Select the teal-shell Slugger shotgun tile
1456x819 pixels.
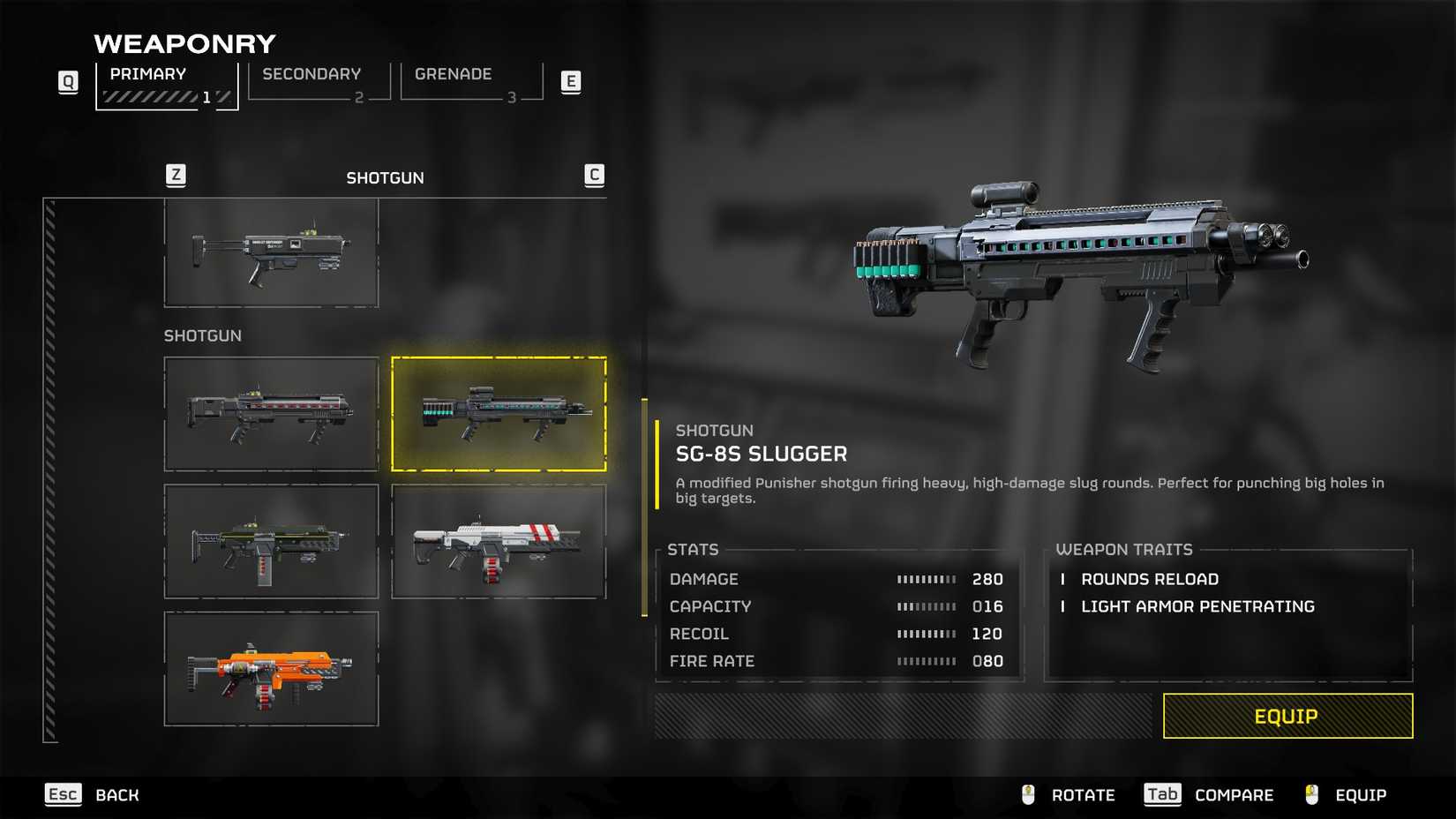tap(499, 414)
